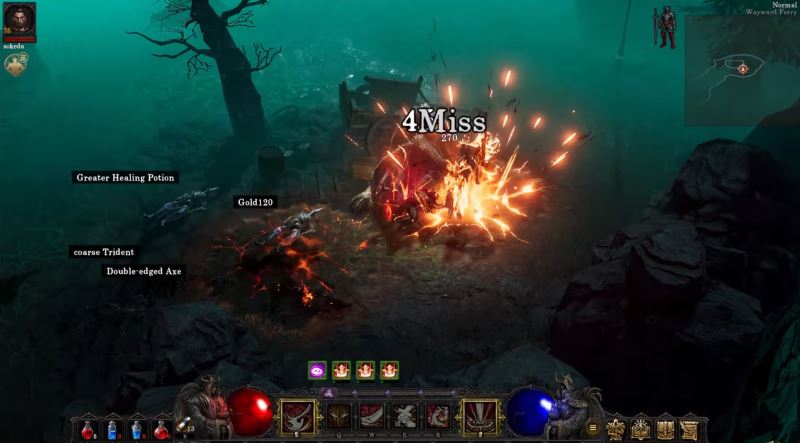This screenshot has width=800, height=443.
Task: Select the gold-framed skill beside the red orb
Action: (x=297, y=415)
